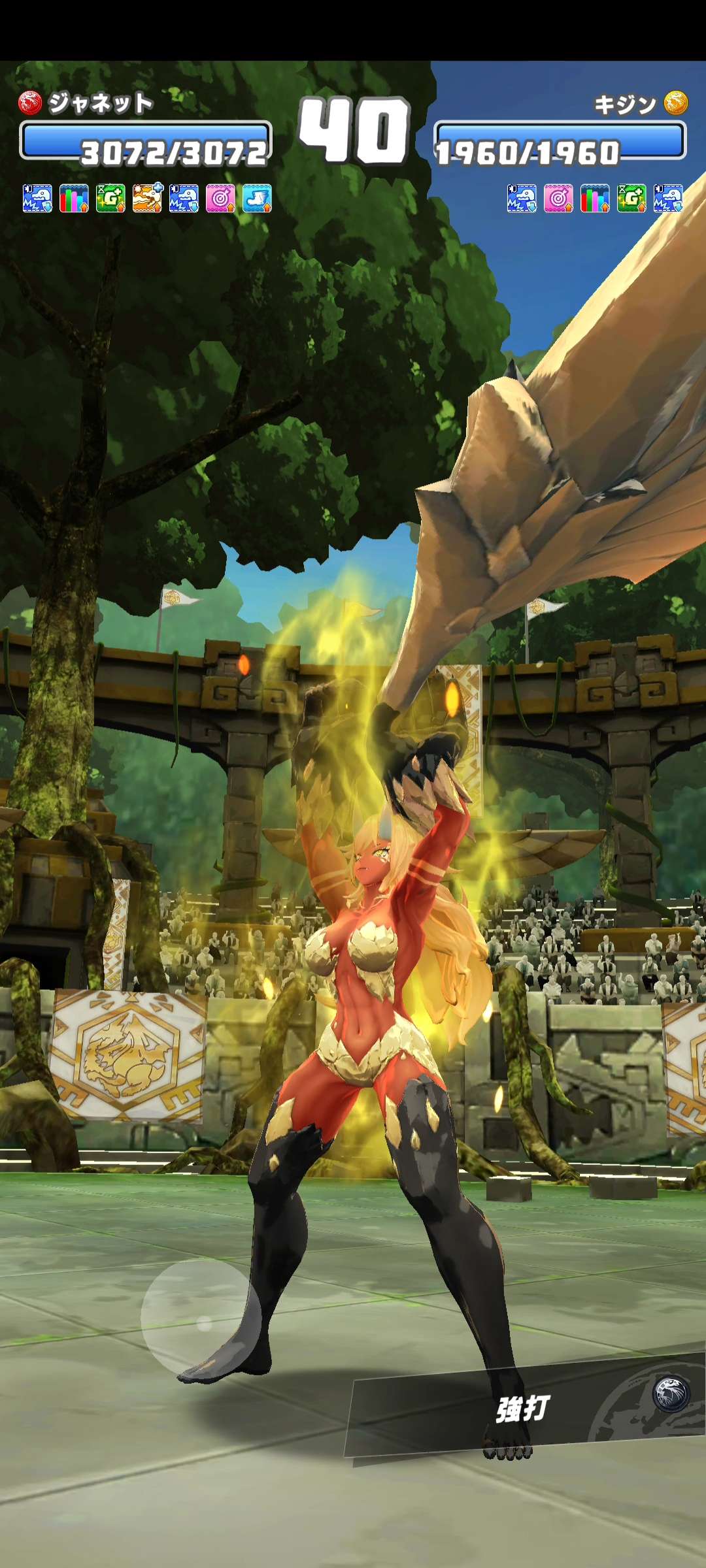Check キジン's colored bar chart buff
Viewport: 706px width, 1568px height.
595,198
